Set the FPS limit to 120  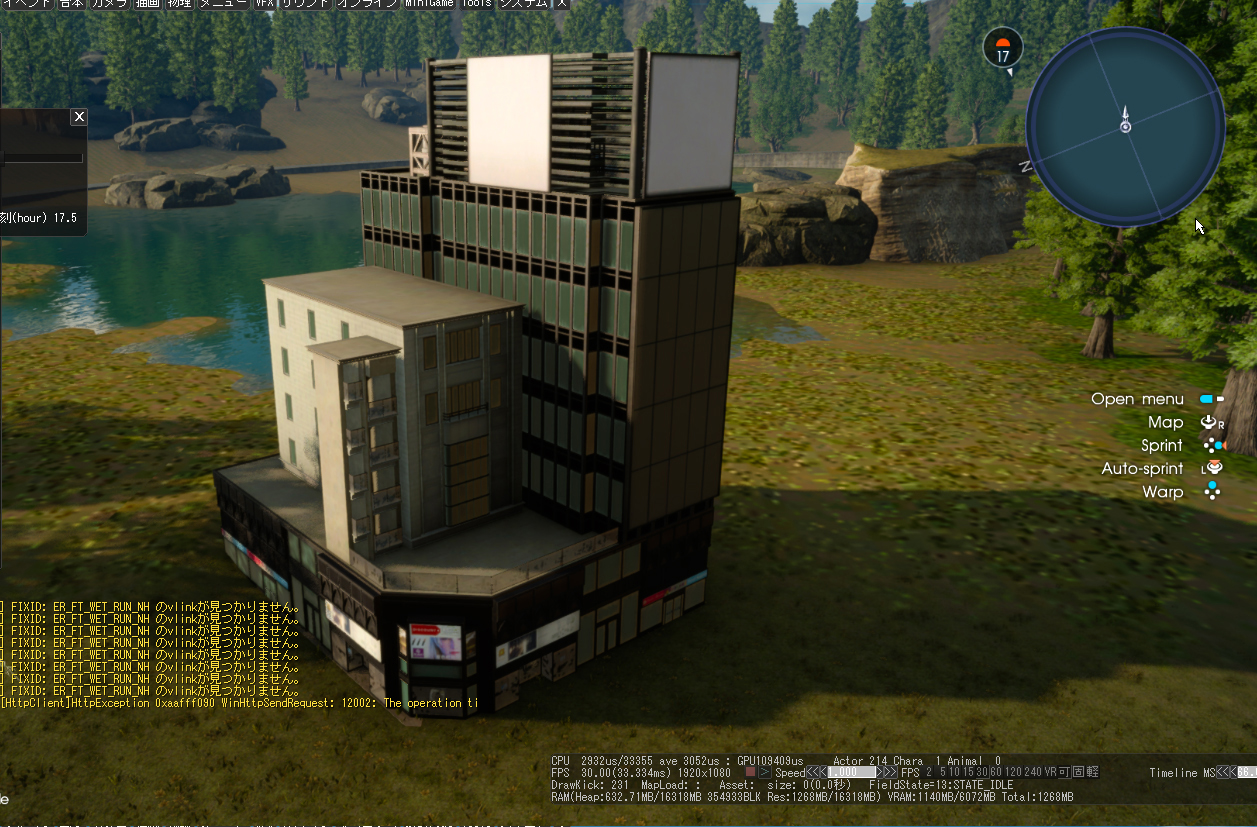pyautogui.click(x=1014, y=773)
